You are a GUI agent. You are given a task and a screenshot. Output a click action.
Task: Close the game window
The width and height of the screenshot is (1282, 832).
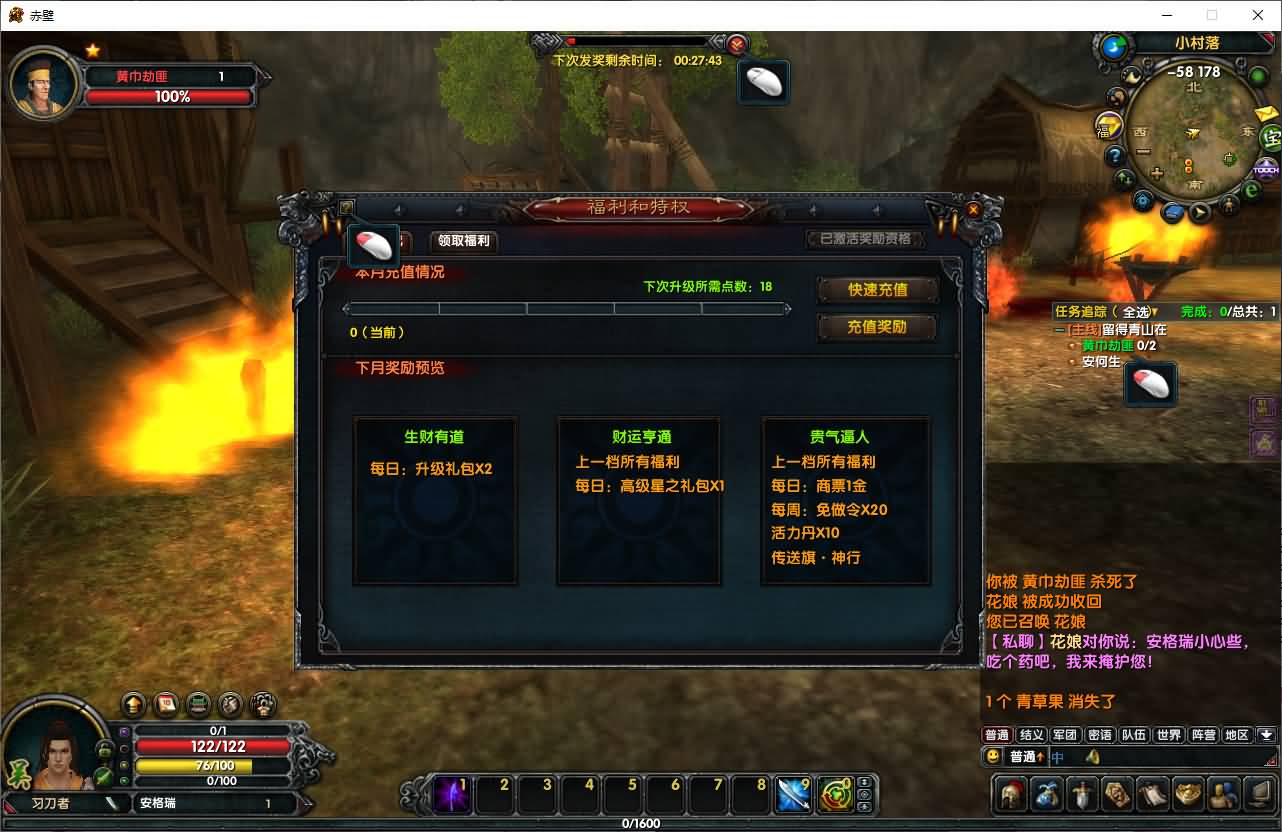pos(1258,15)
